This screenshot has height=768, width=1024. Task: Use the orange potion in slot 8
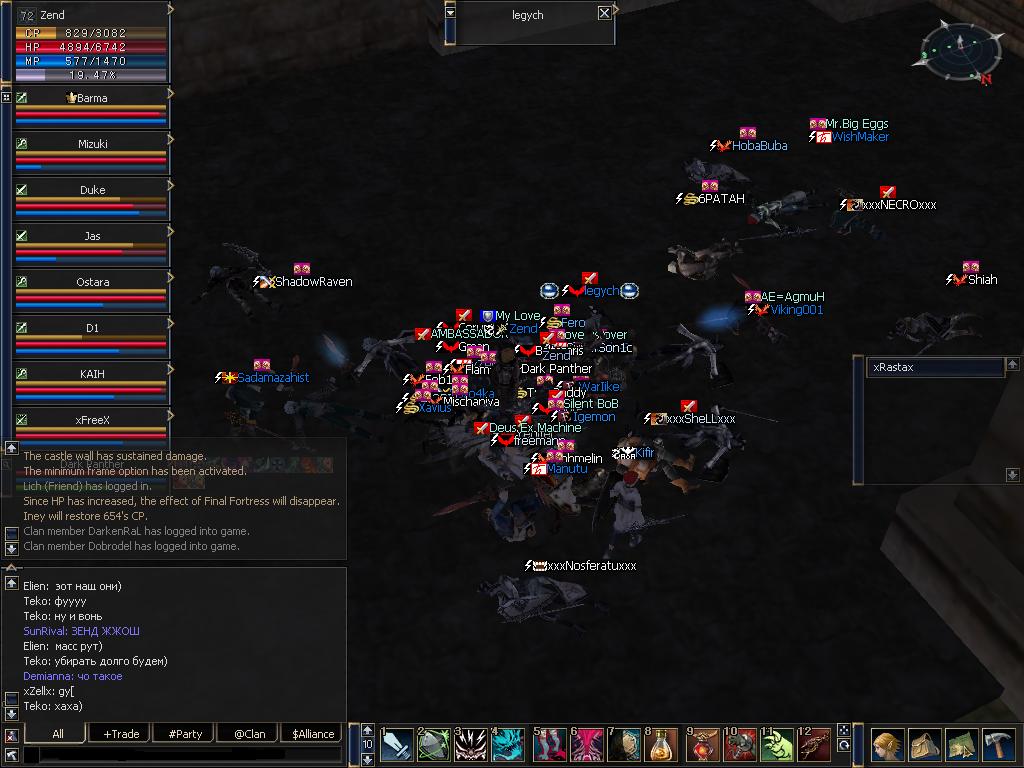[662, 746]
